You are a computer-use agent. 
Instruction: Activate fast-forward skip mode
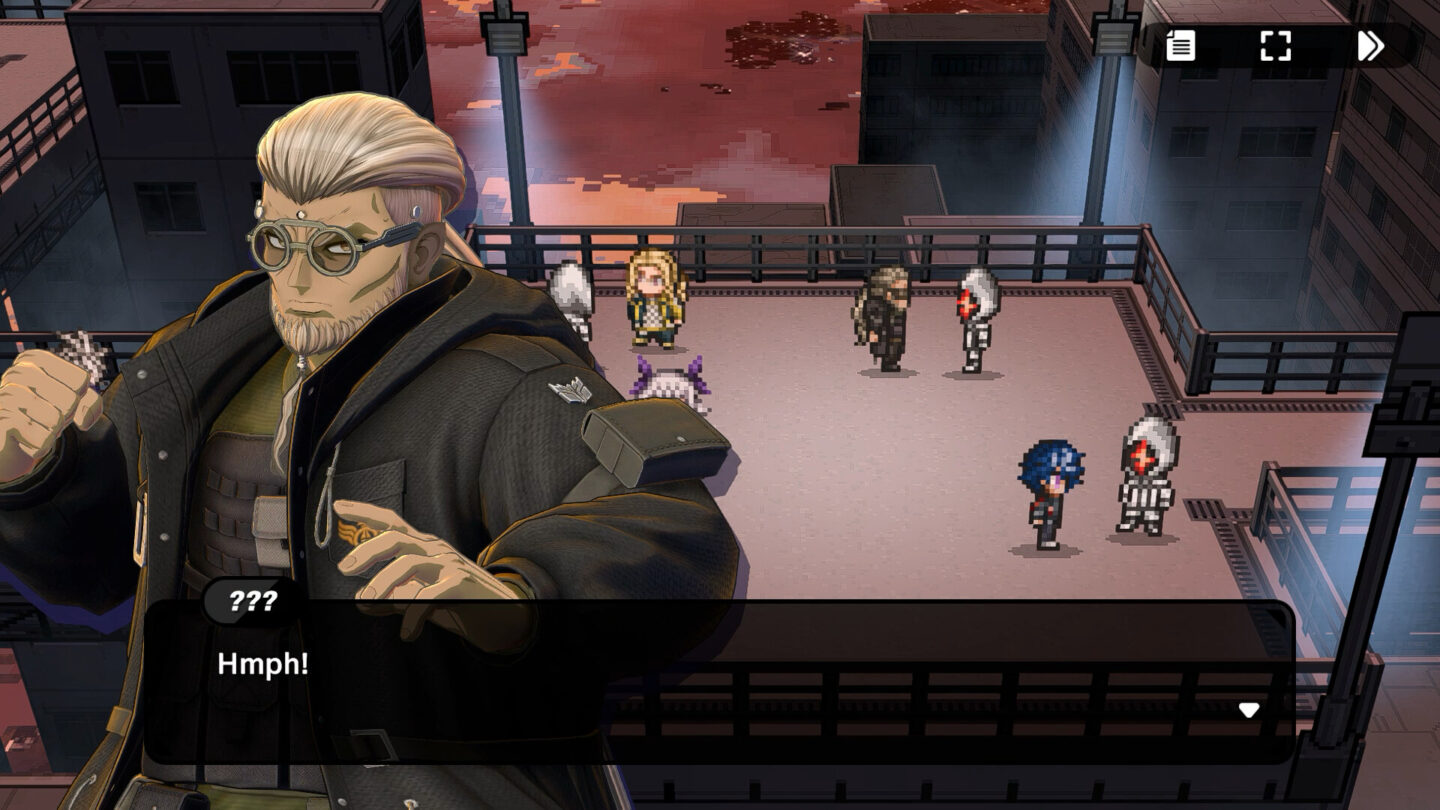(1369, 46)
